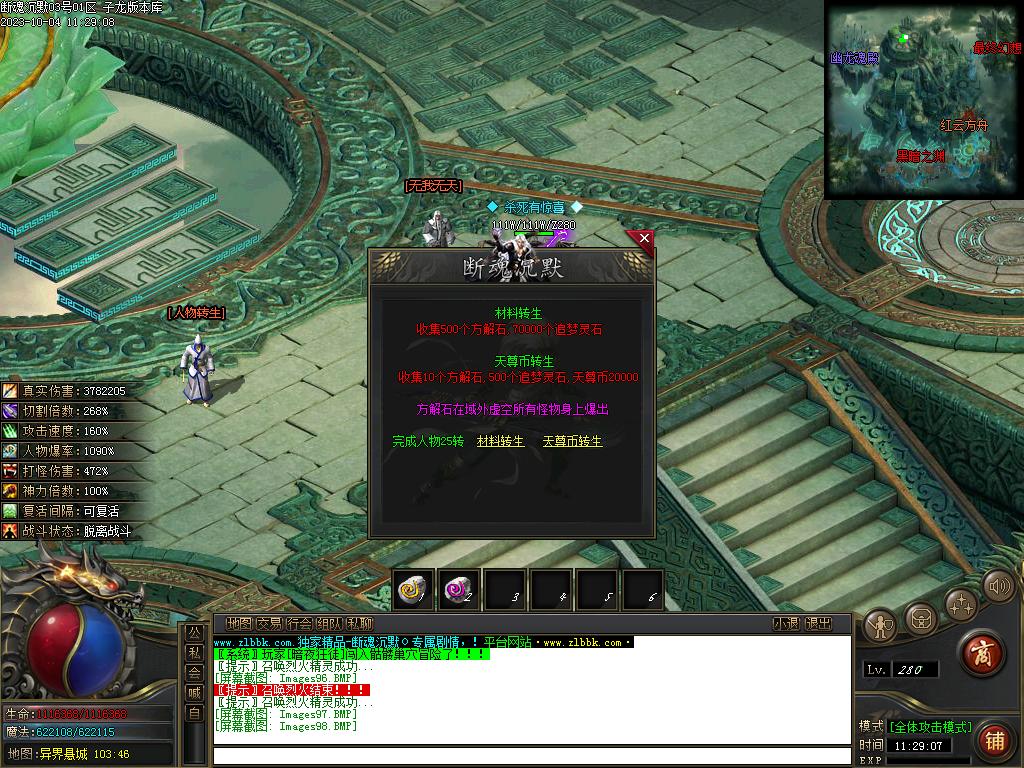Click the red 商 shop button
The height and width of the screenshot is (768, 1024).
[982, 653]
